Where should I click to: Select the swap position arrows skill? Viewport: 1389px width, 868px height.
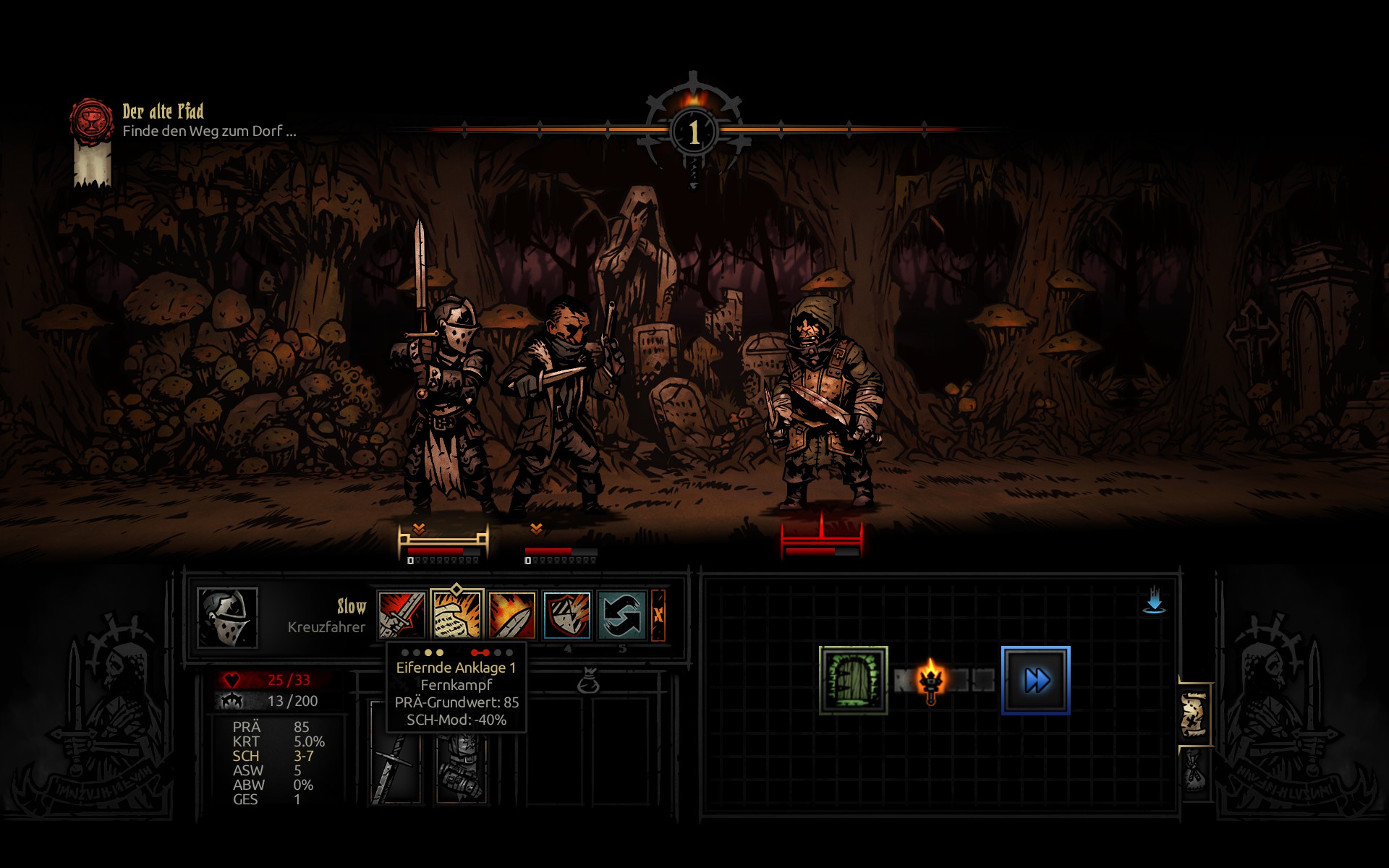tap(621, 615)
